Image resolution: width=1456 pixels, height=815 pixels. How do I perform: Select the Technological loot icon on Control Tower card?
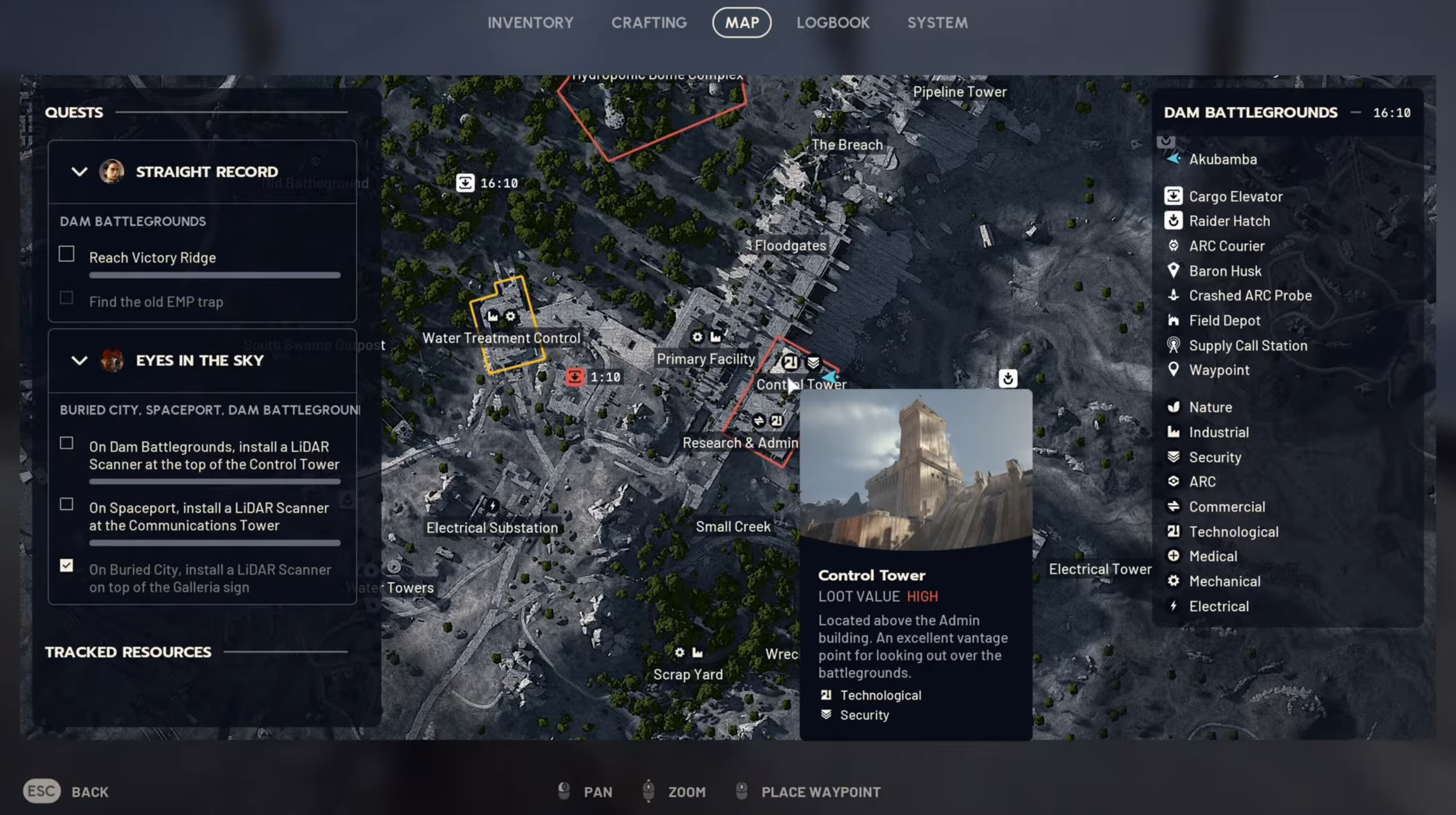pos(825,694)
